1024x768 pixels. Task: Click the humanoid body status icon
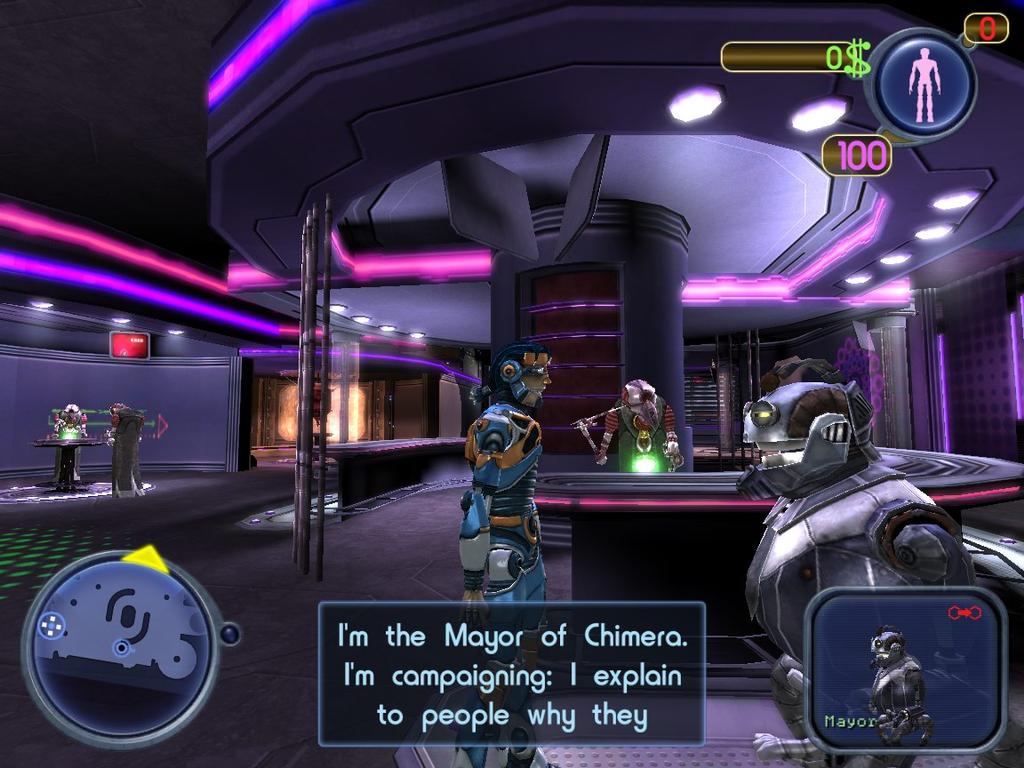(924, 84)
